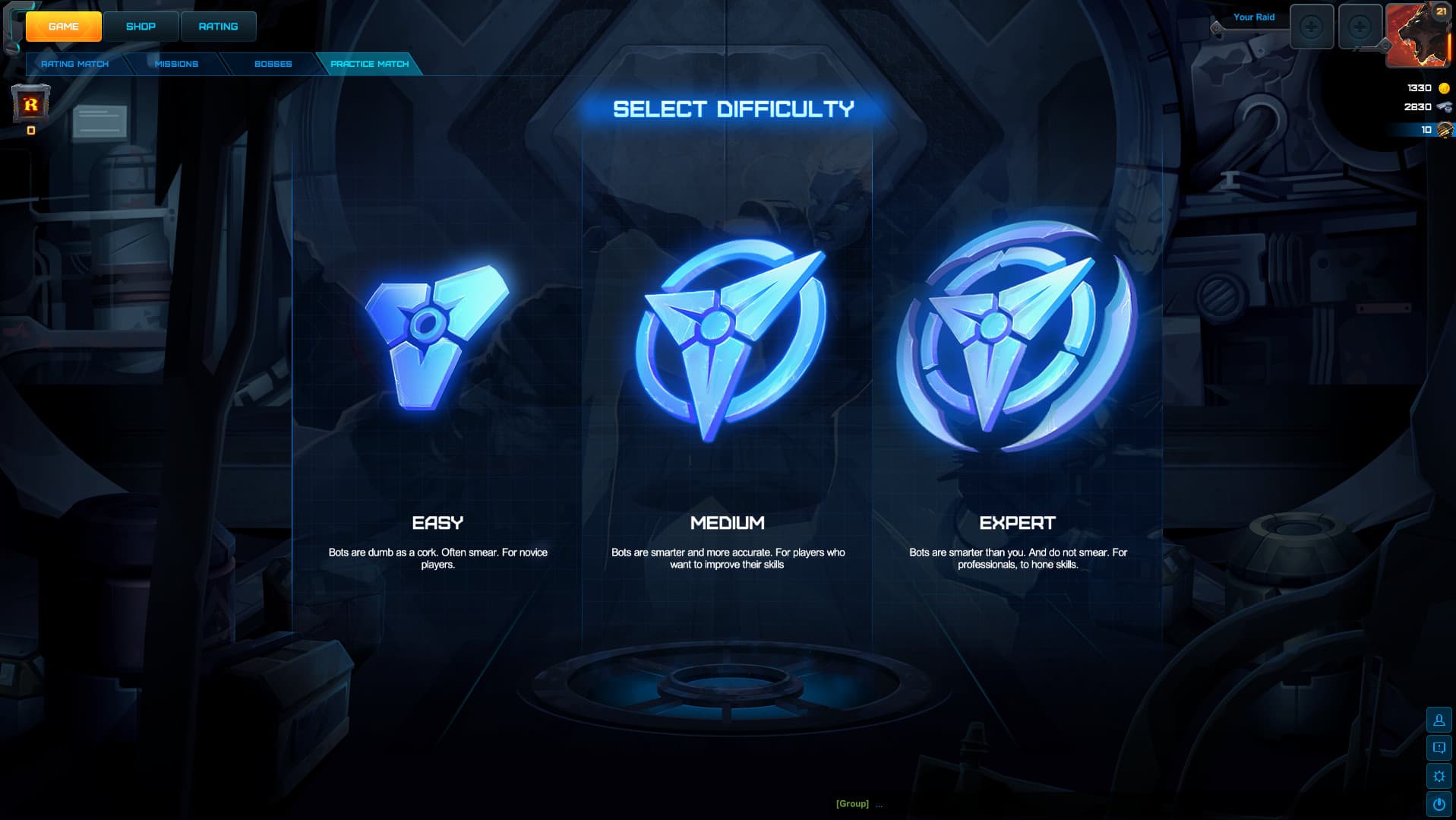Click the R badge icon

30,105
